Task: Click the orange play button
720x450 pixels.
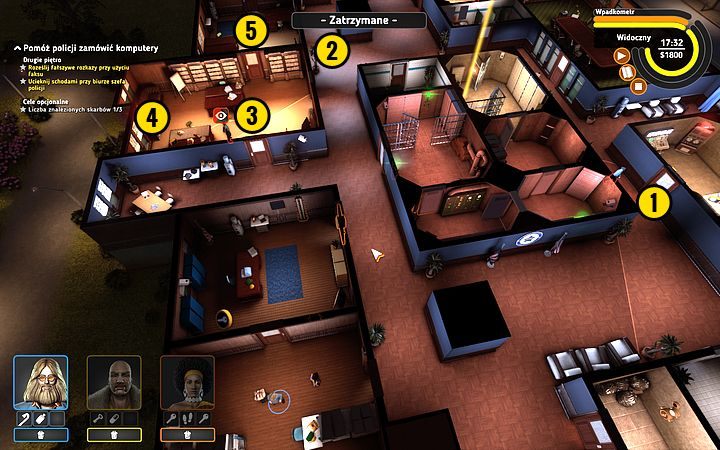Action: (x=620, y=56)
